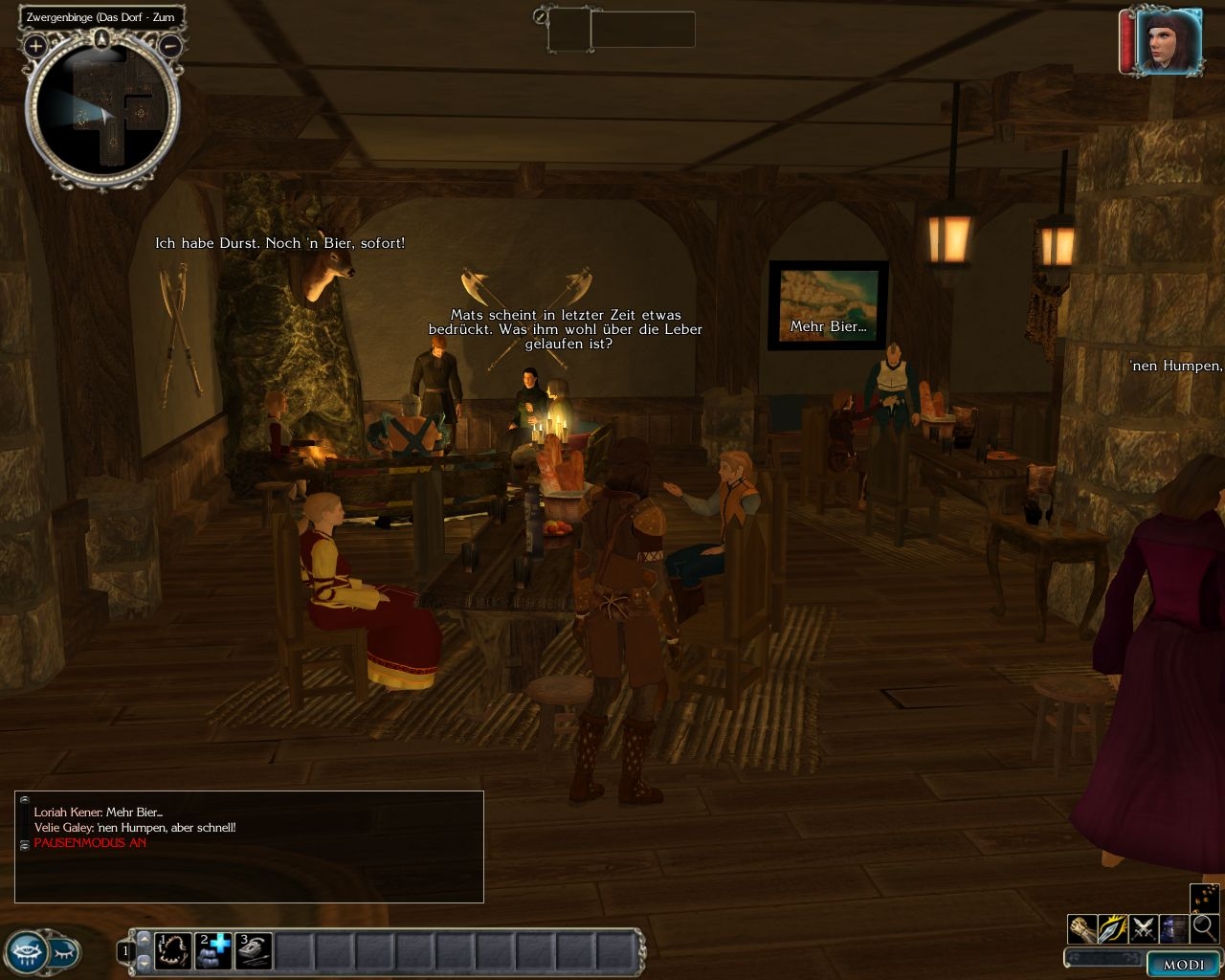This screenshot has width=1225, height=980.
Task: Use hotbar slot 1 item
Action: point(173,951)
